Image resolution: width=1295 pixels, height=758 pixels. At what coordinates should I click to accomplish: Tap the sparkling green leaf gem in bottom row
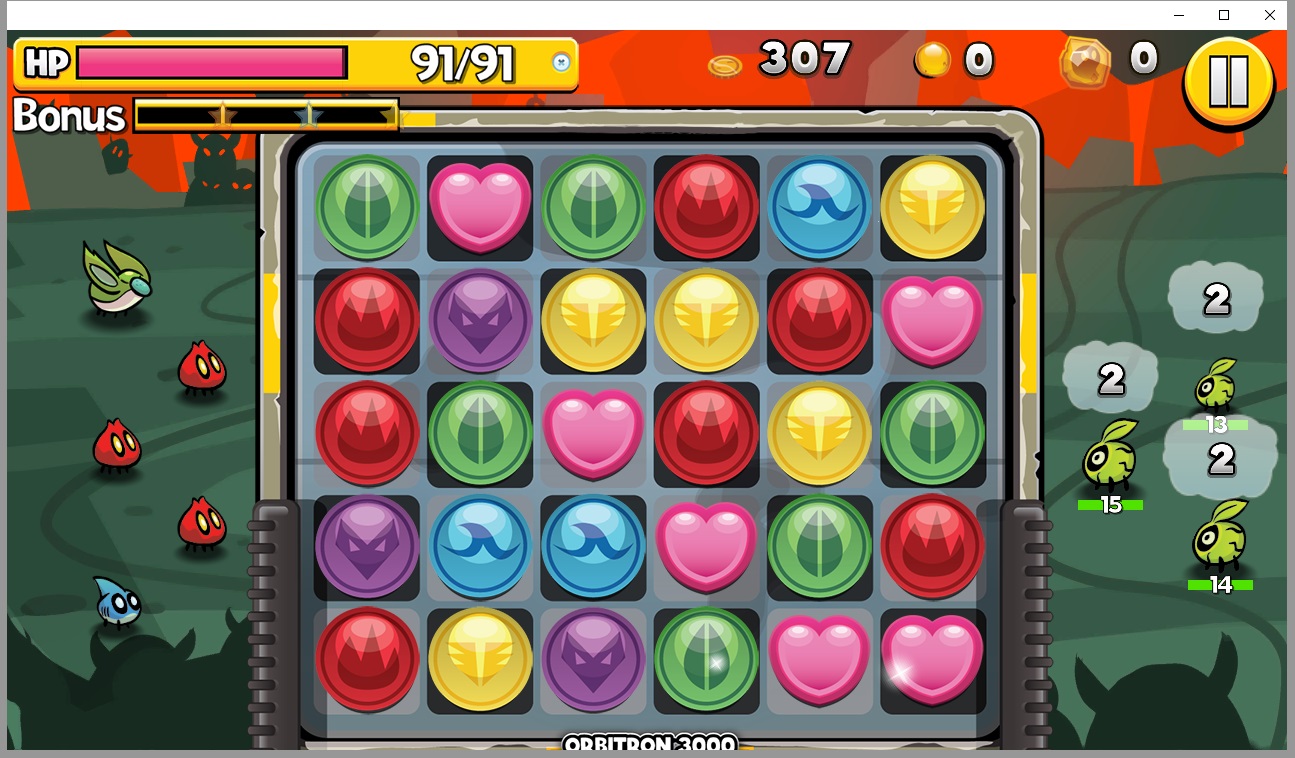coord(707,661)
